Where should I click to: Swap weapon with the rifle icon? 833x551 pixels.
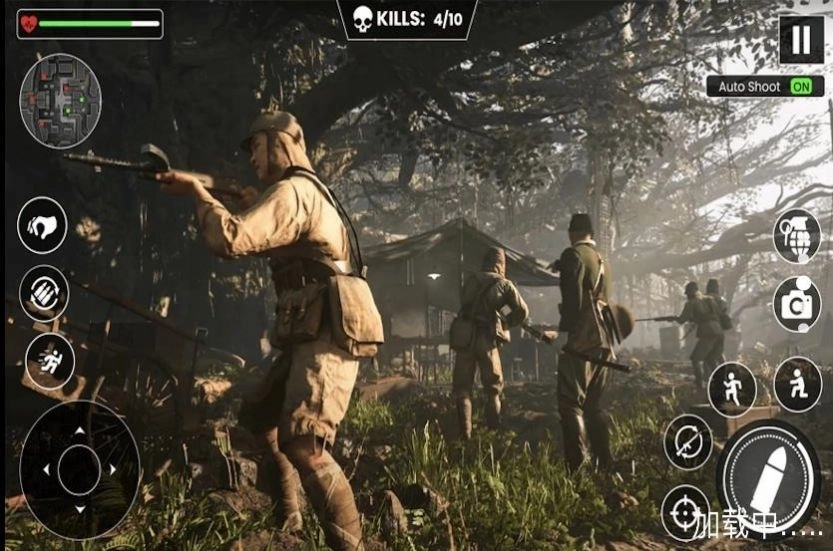tap(688, 442)
